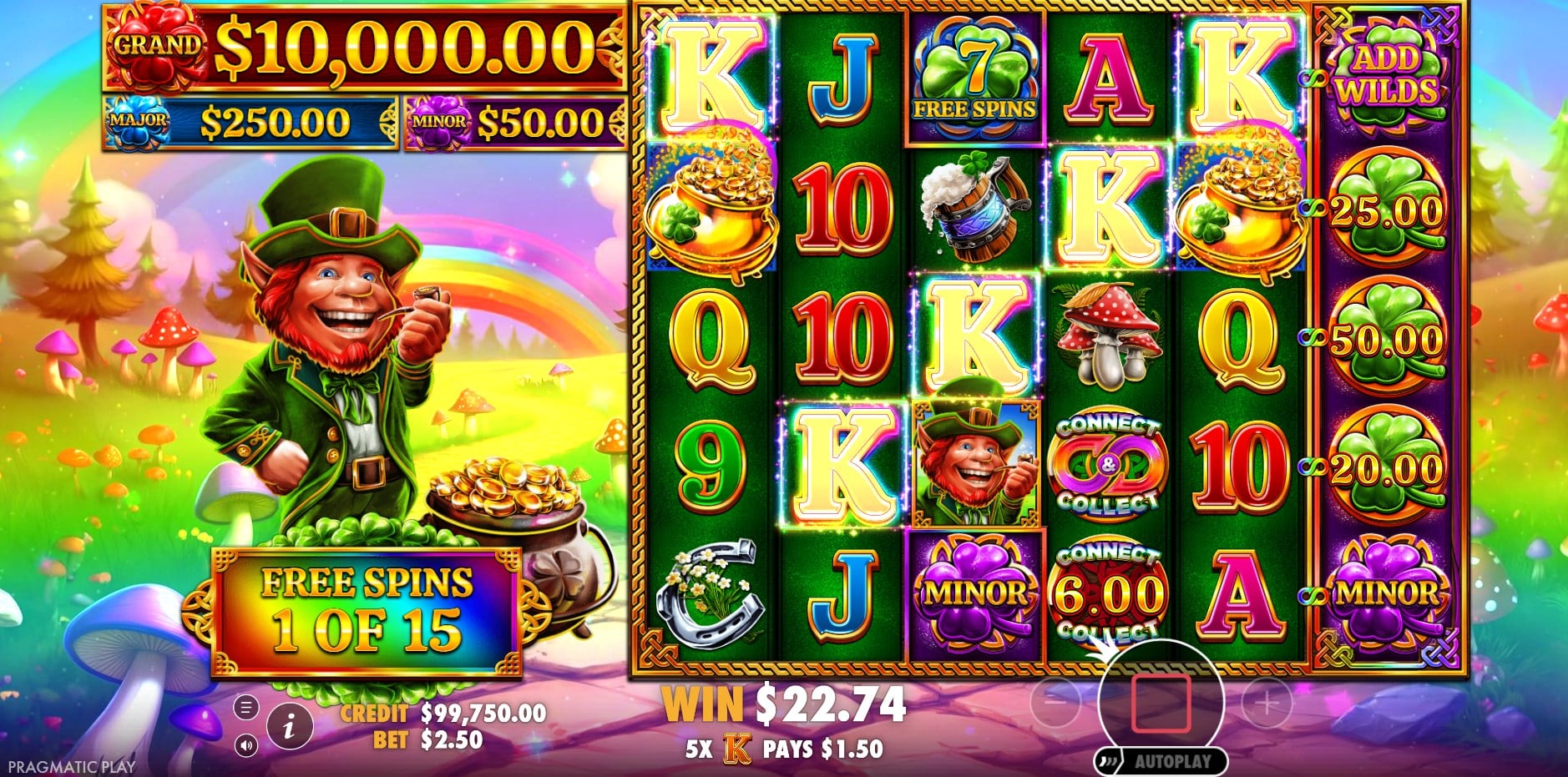Toggle the sound speaker icon

tap(245, 745)
